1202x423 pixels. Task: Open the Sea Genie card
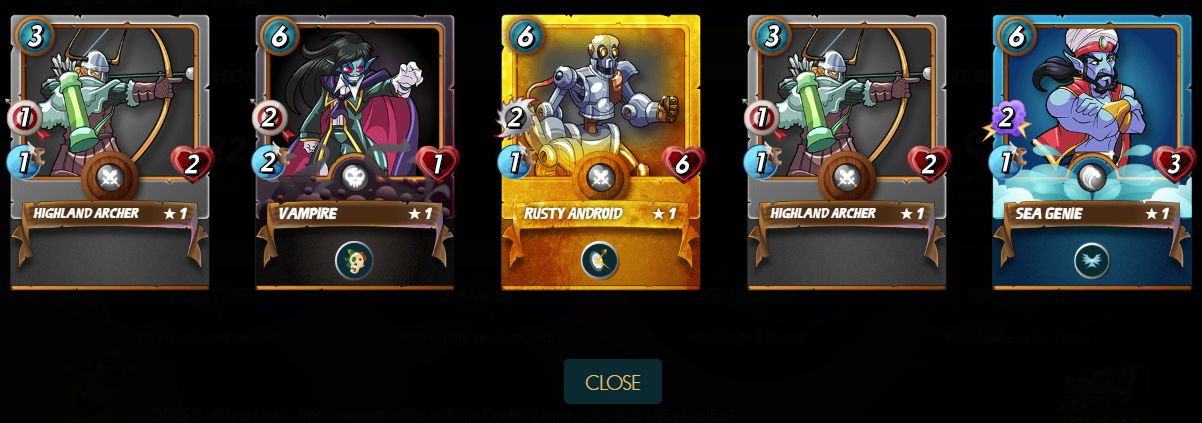pyautogui.click(x=1092, y=120)
